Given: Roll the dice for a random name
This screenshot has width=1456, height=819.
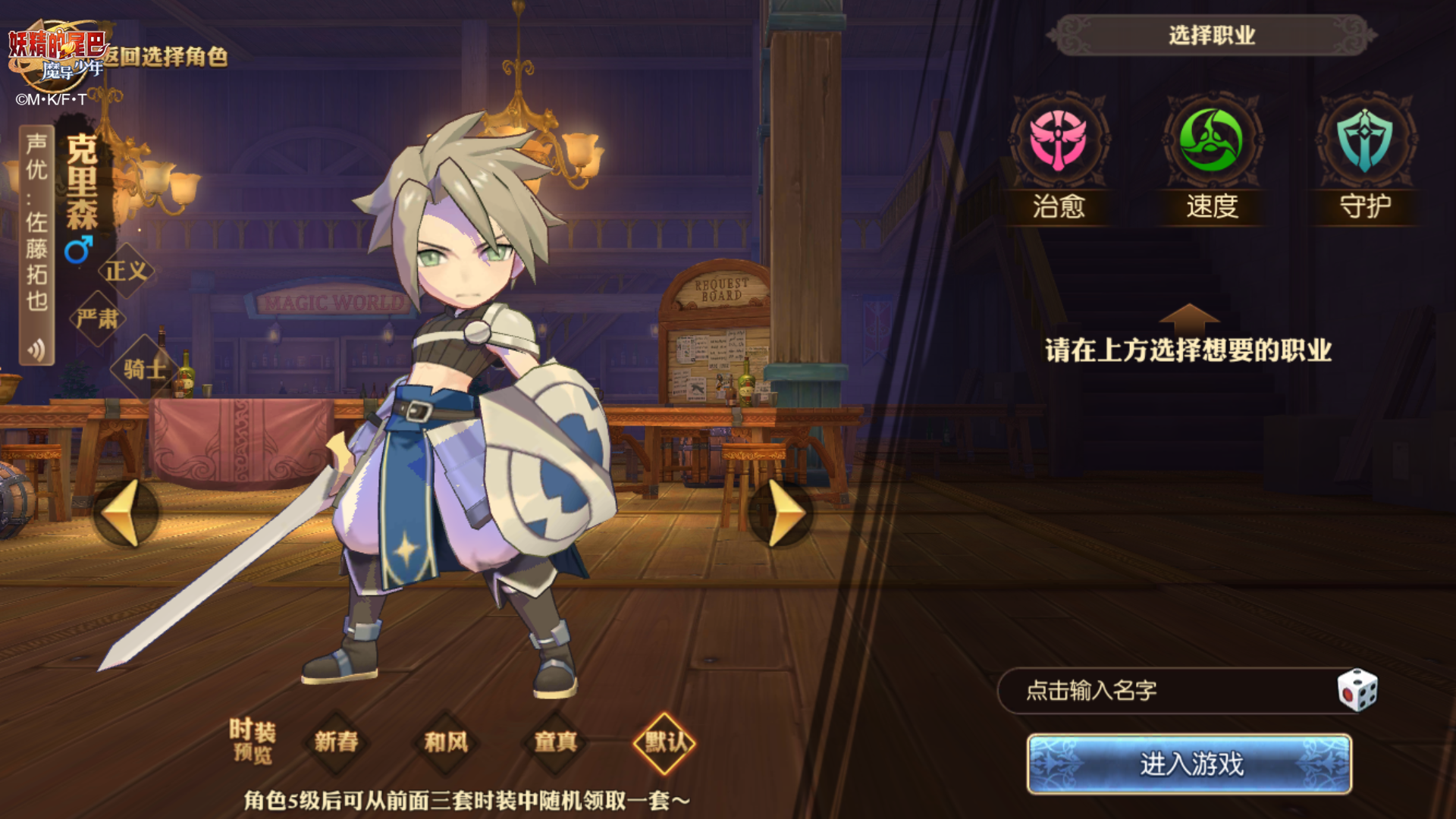Looking at the screenshot, I should [x=1357, y=690].
